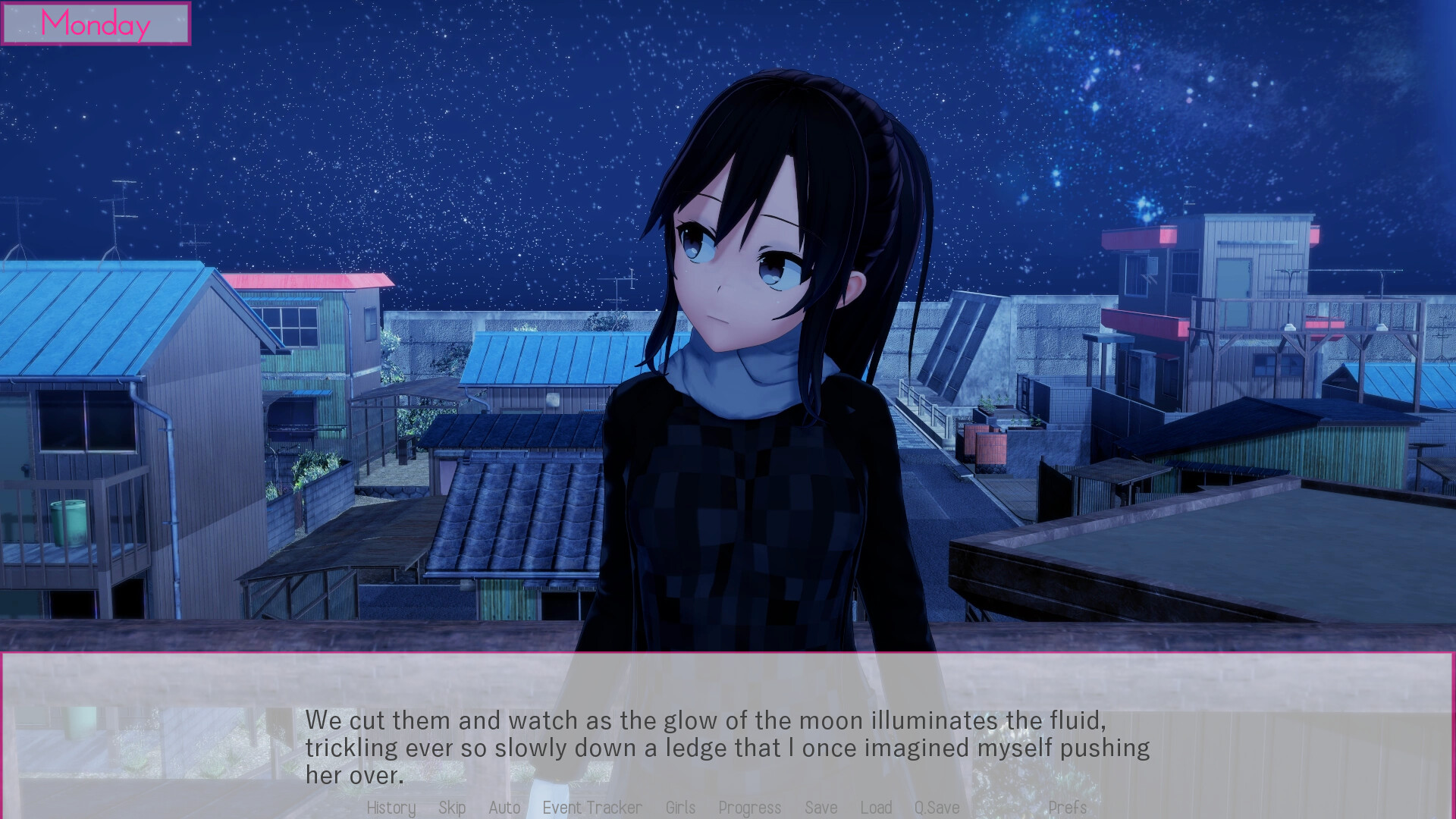
Task: Click Q.Save to quick save
Action: 937,808
